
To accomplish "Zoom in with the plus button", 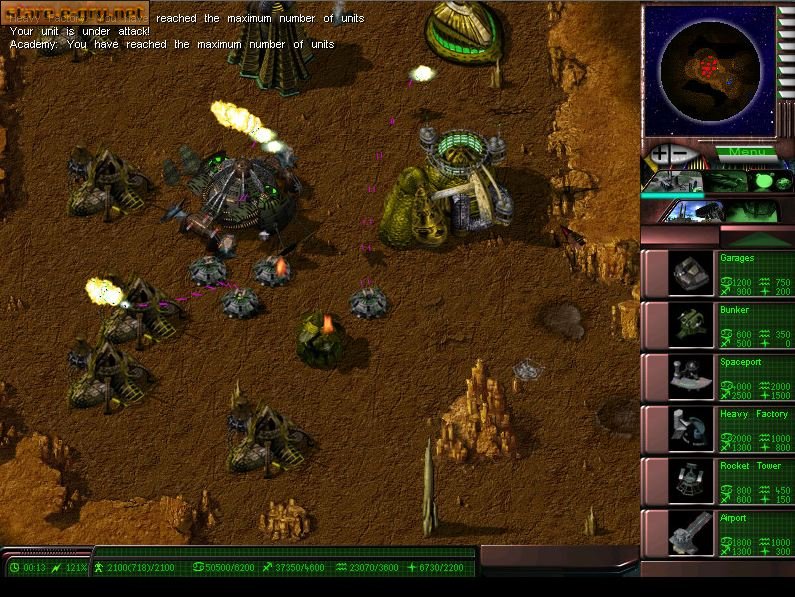I will coord(660,155).
